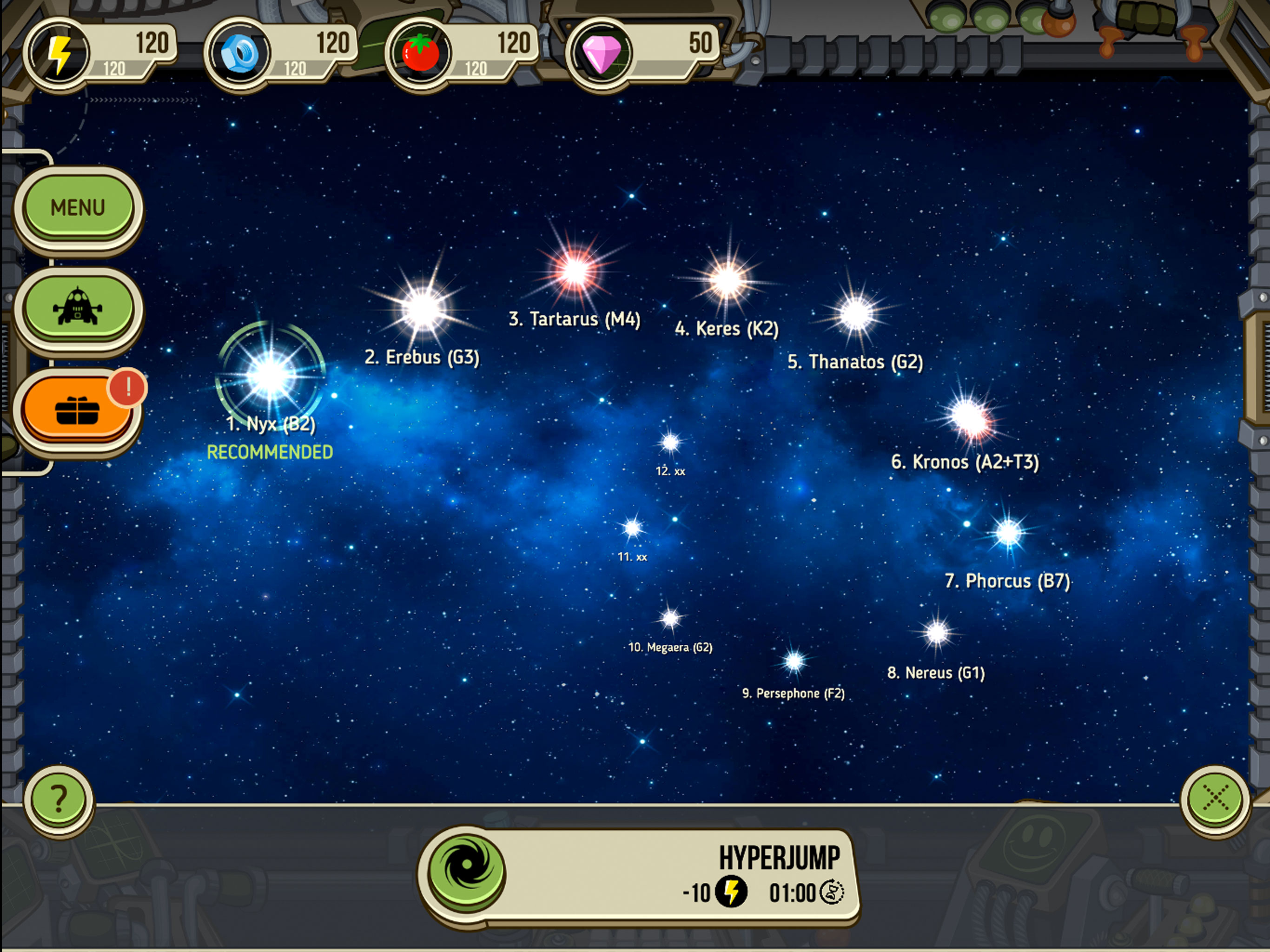The height and width of the screenshot is (952, 1270).
Task: Select the Persephone (F2) star
Action: (x=794, y=662)
